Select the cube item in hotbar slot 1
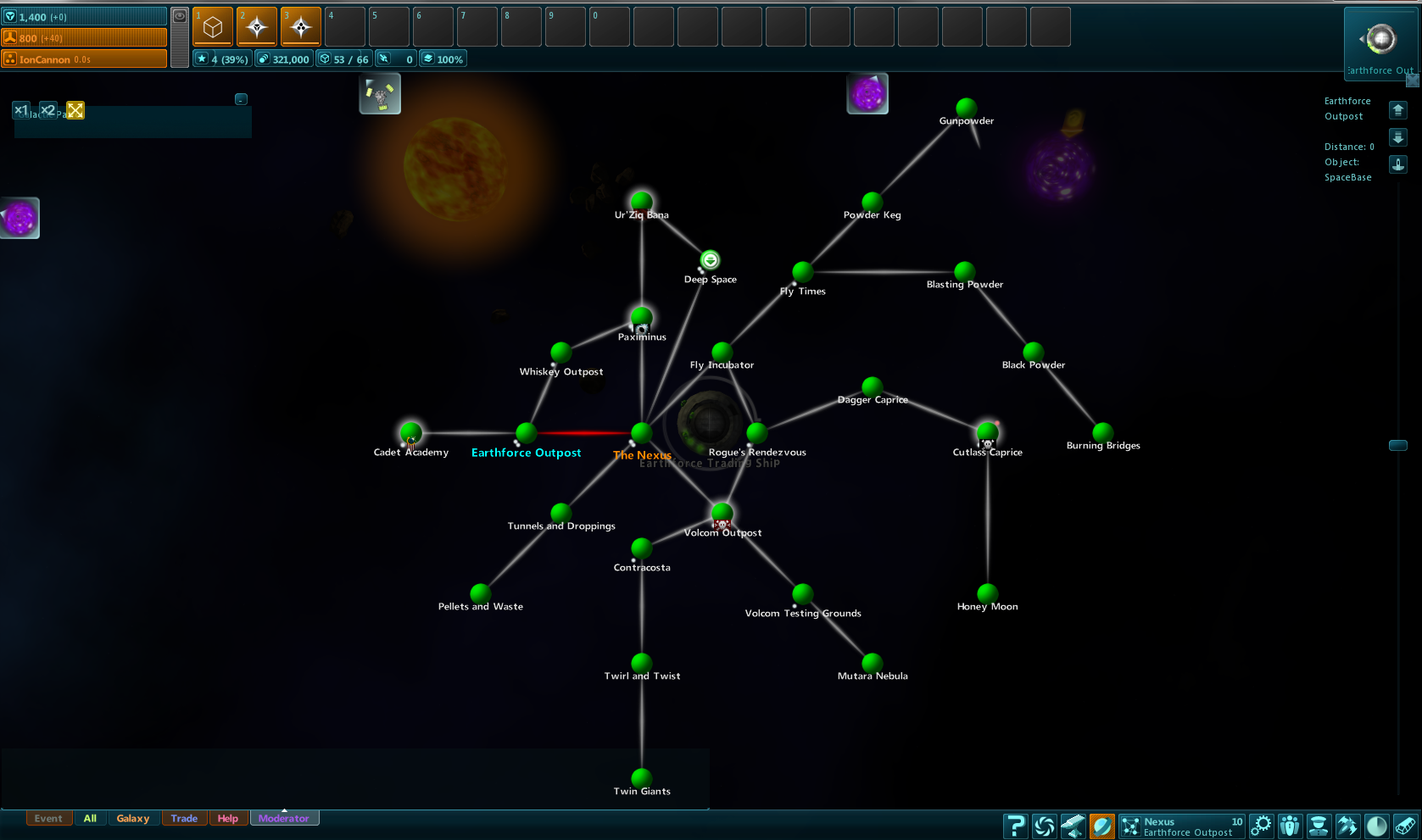This screenshot has width=1422, height=840. point(213,27)
